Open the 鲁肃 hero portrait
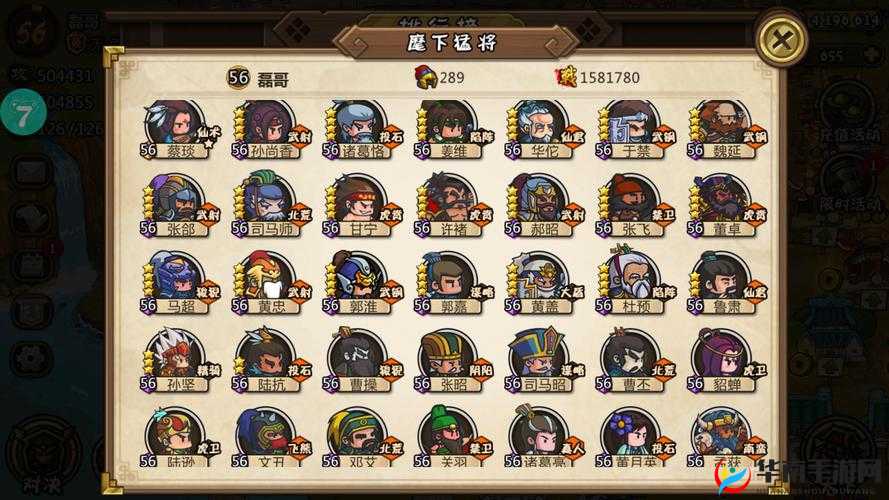This screenshot has width=889, height=500. [x=723, y=280]
